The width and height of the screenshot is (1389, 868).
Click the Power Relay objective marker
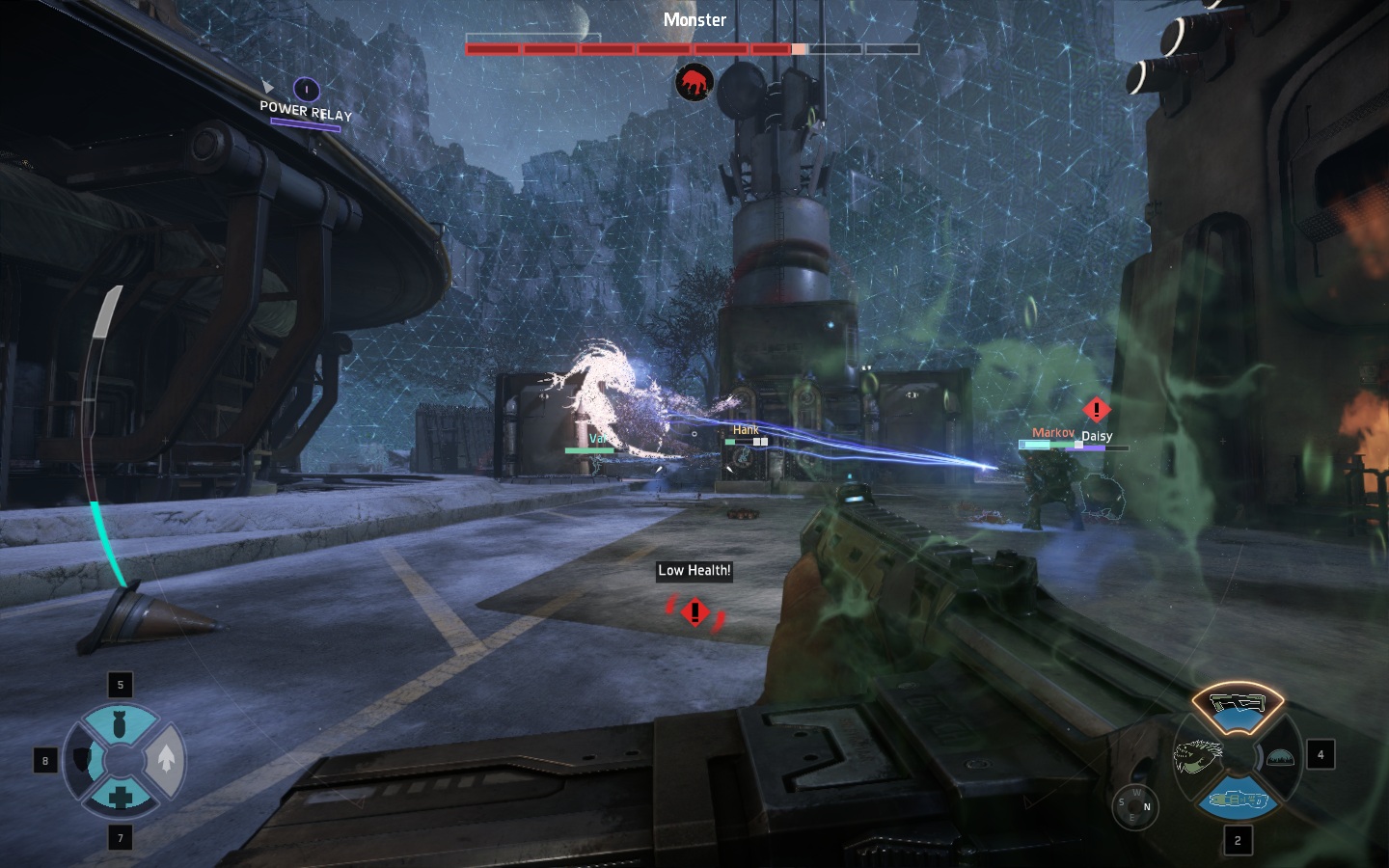coord(306,91)
